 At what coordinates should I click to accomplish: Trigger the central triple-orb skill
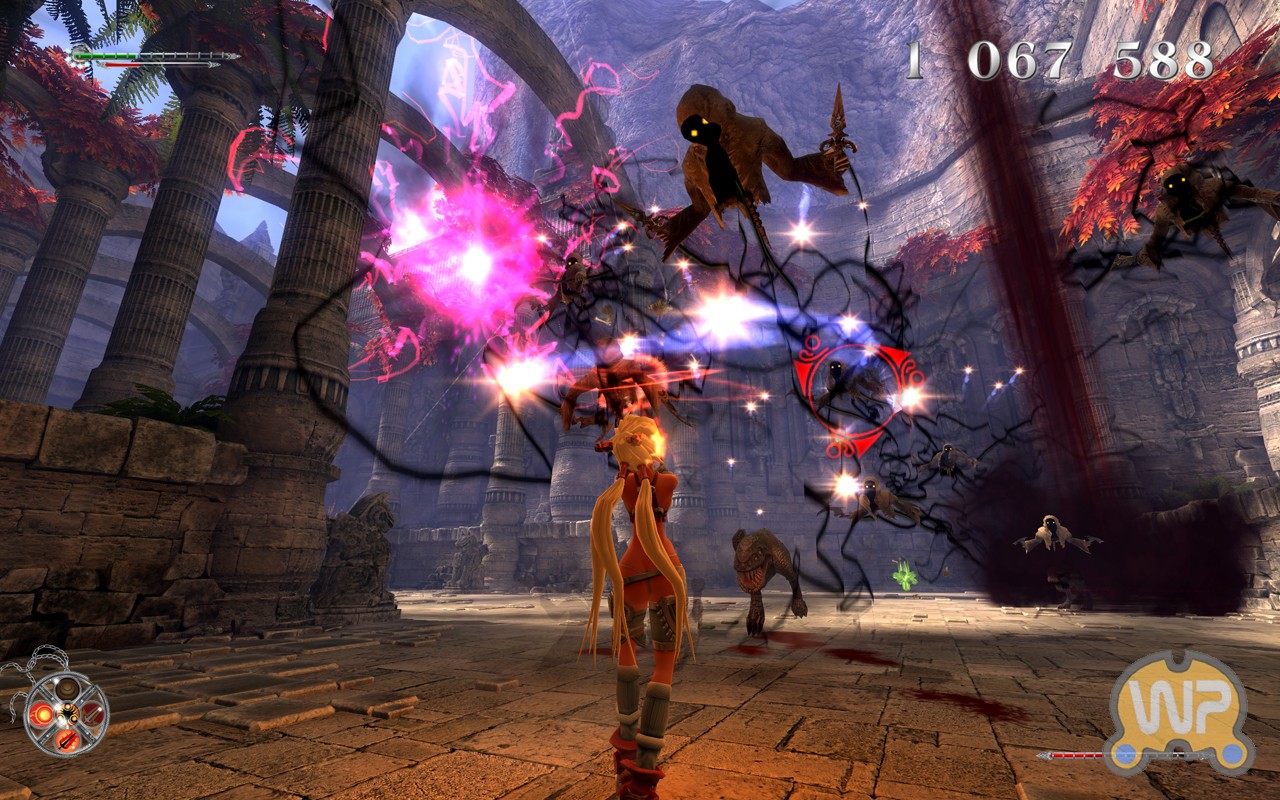coord(66,713)
